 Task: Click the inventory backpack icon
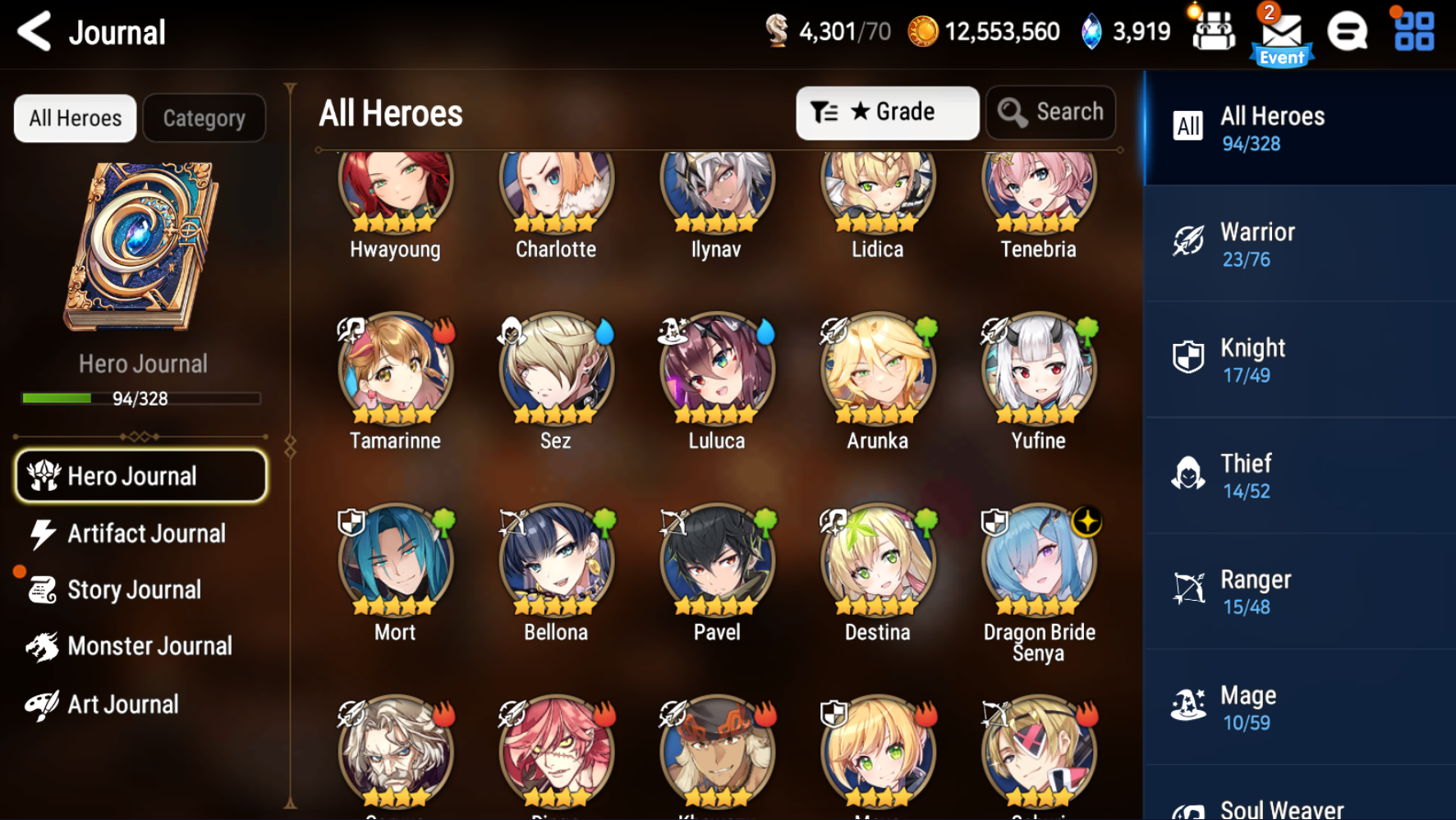coord(1213,33)
